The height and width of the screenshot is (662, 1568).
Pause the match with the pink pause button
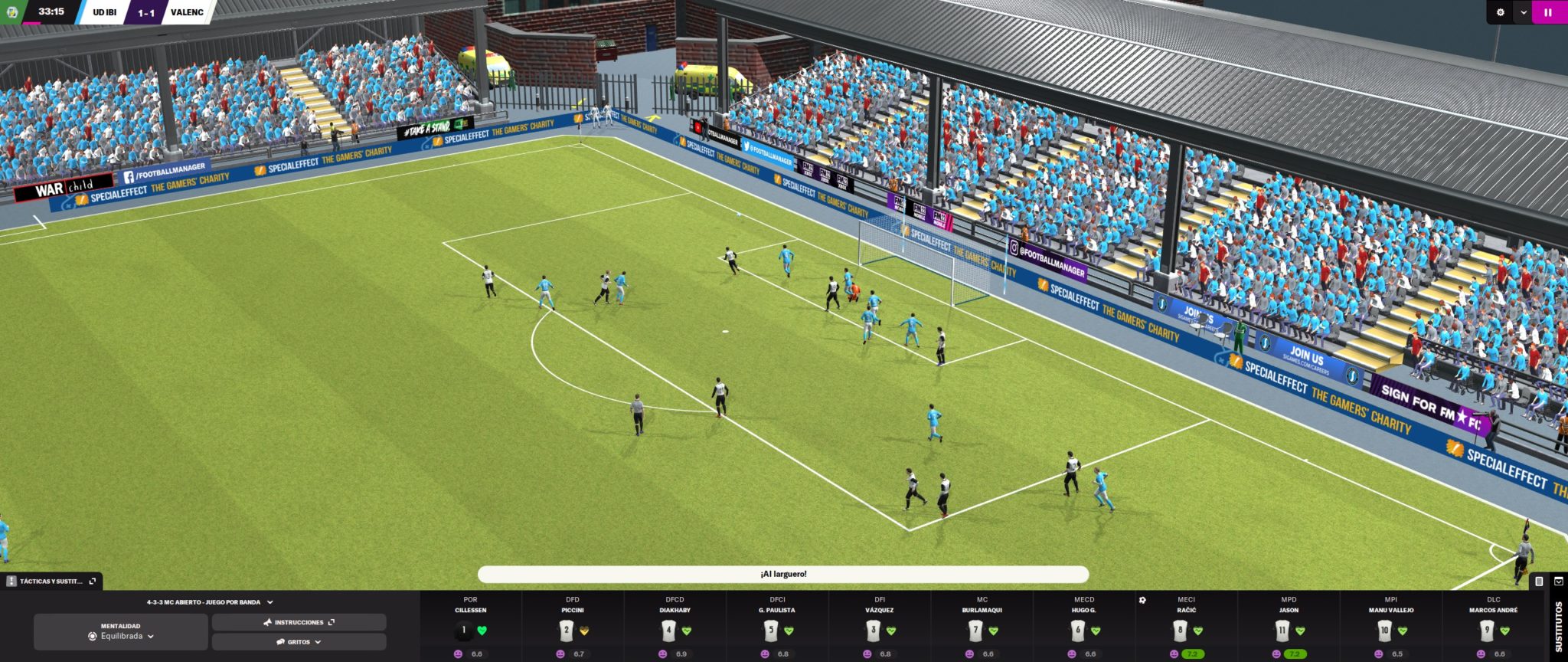[1547, 12]
